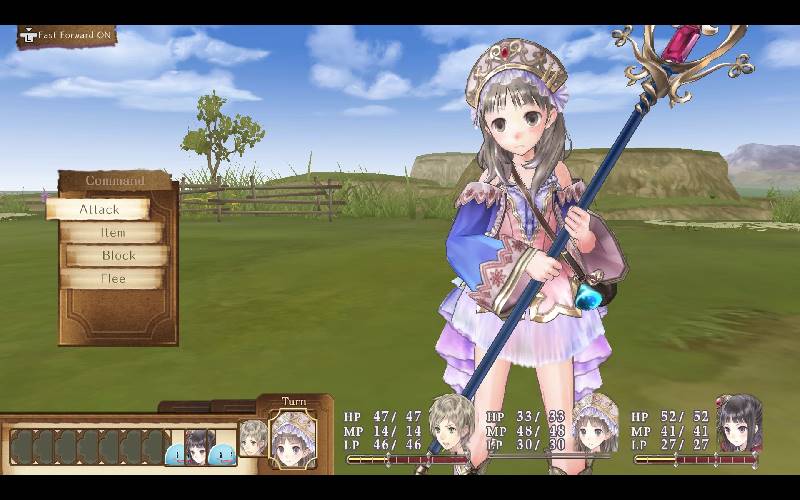
Task: Choose the Block command
Action: [117, 255]
